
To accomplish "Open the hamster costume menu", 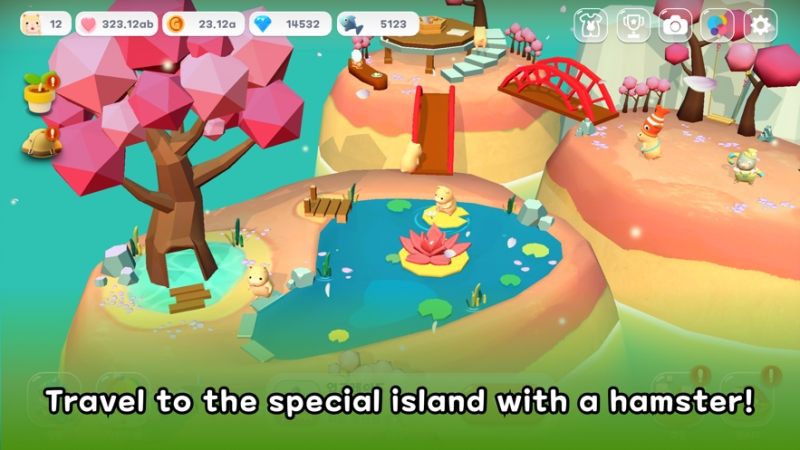I will [x=590, y=25].
